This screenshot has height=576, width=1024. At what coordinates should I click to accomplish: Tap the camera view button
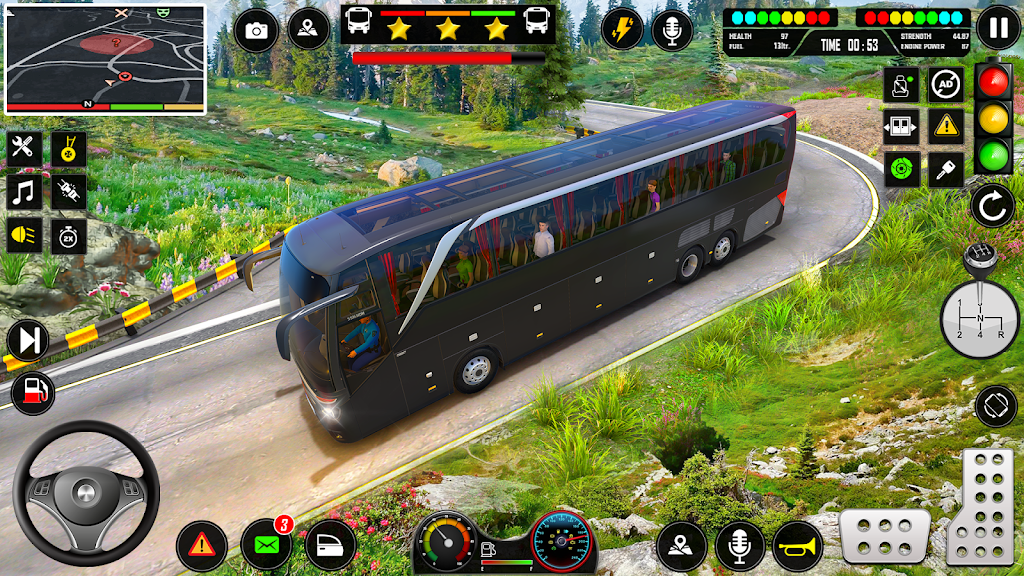click(256, 30)
